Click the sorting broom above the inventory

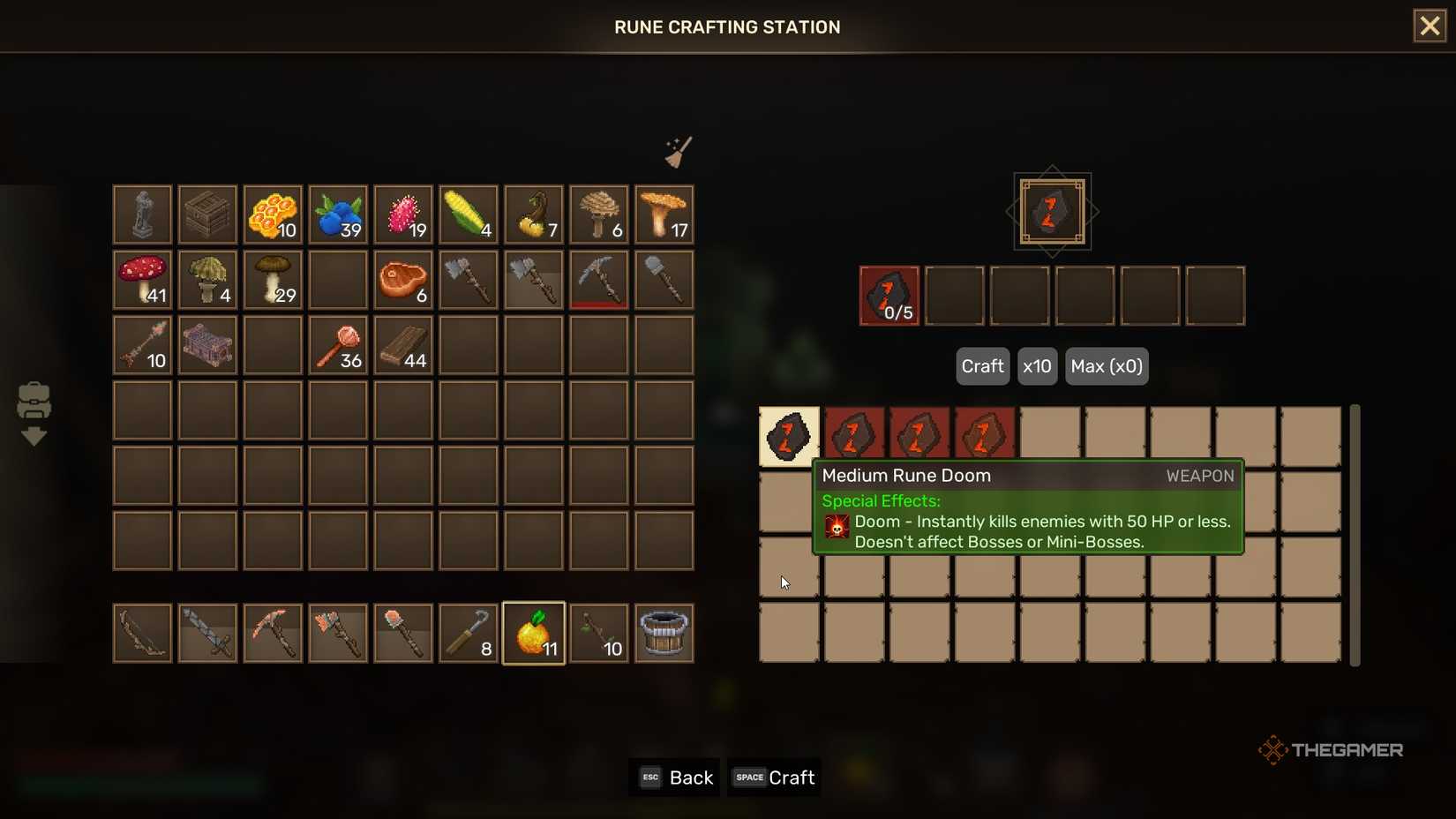click(x=678, y=150)
